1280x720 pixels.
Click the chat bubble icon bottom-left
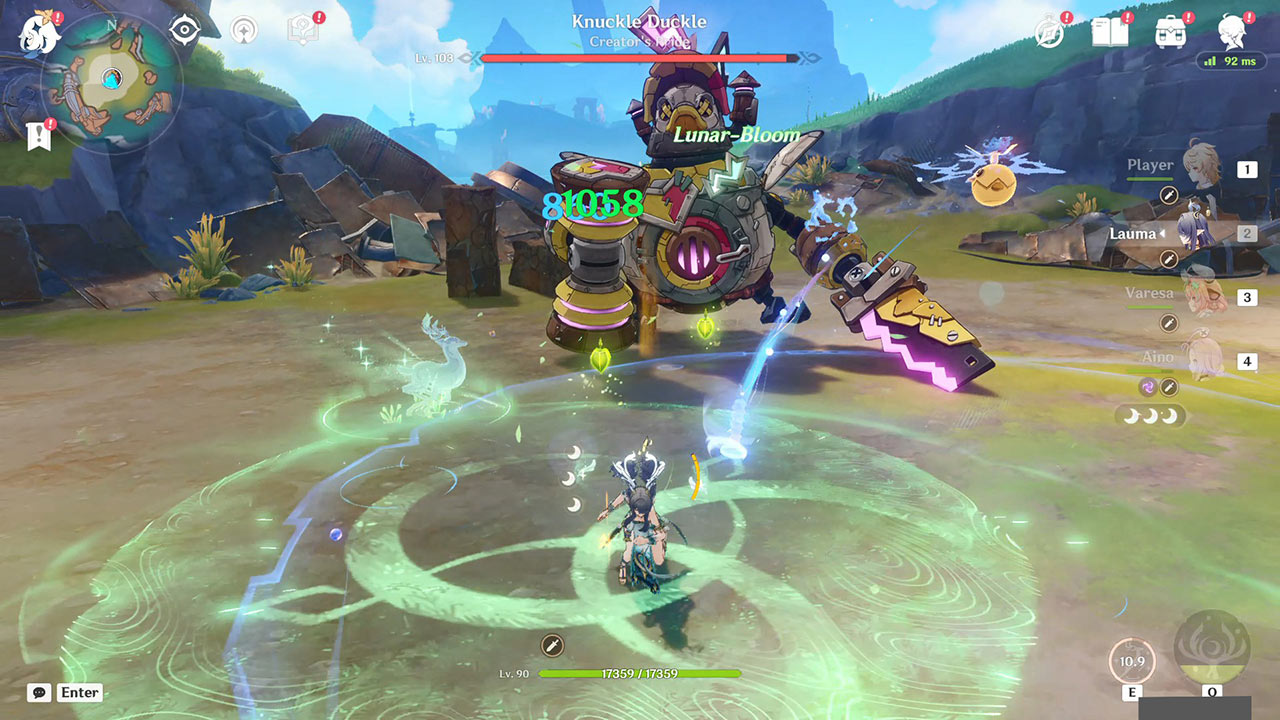coord(37,692)
